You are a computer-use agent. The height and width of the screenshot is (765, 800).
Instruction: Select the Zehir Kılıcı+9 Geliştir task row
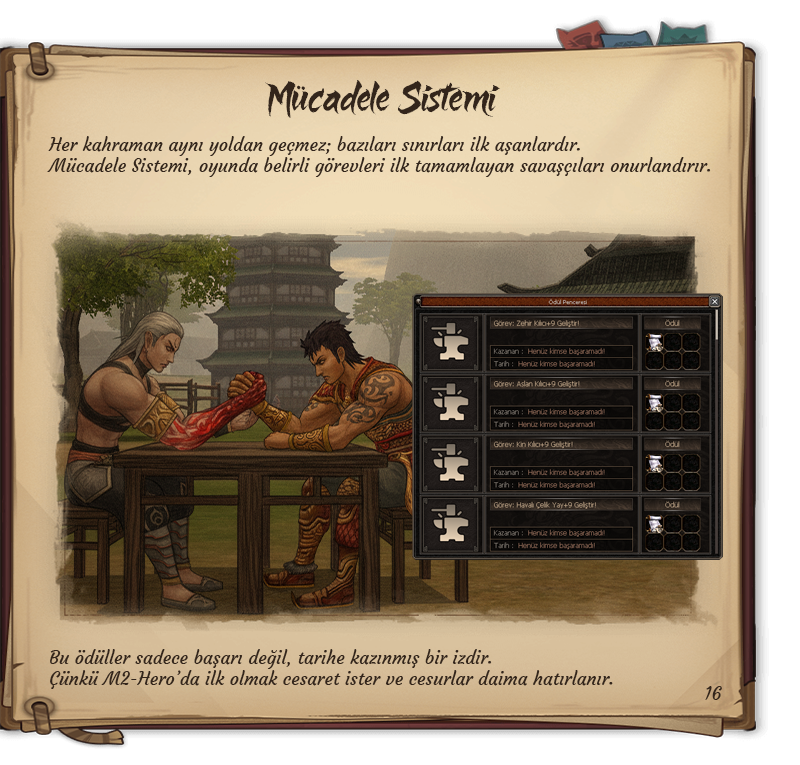[x=561, y=324]
